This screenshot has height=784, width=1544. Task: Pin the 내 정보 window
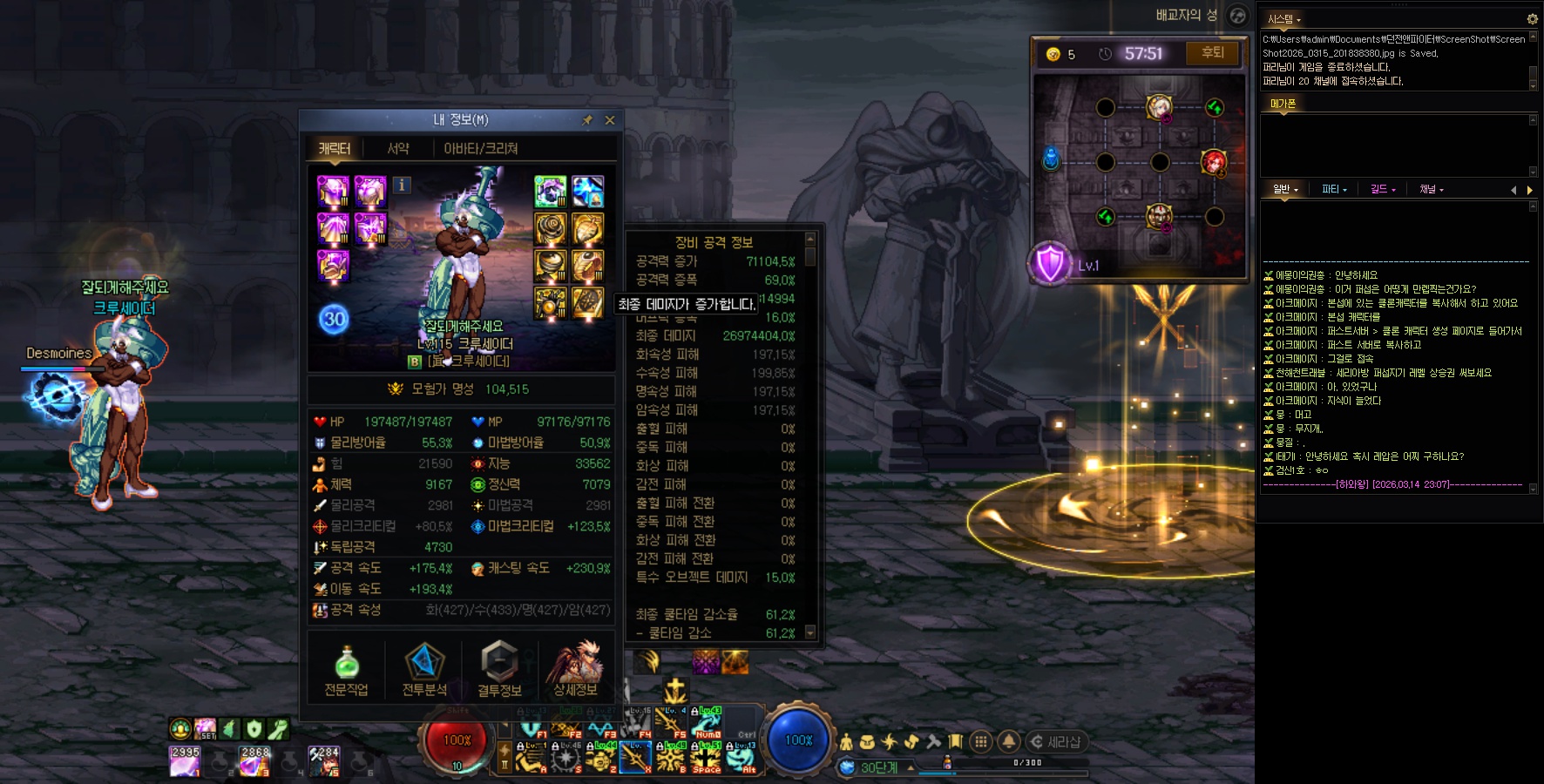[x=587, y=120]
